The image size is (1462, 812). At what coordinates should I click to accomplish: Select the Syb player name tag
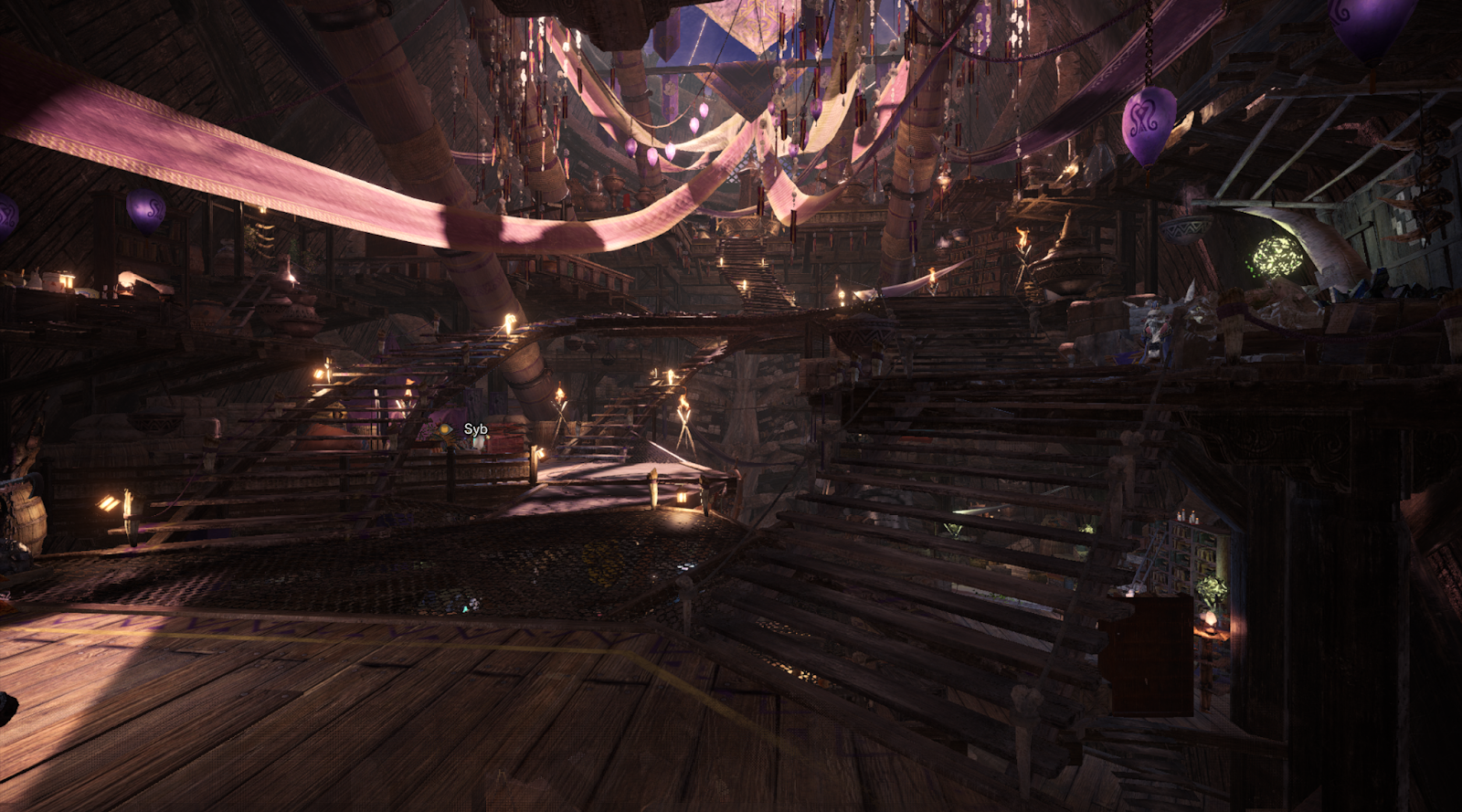point(474,429)
